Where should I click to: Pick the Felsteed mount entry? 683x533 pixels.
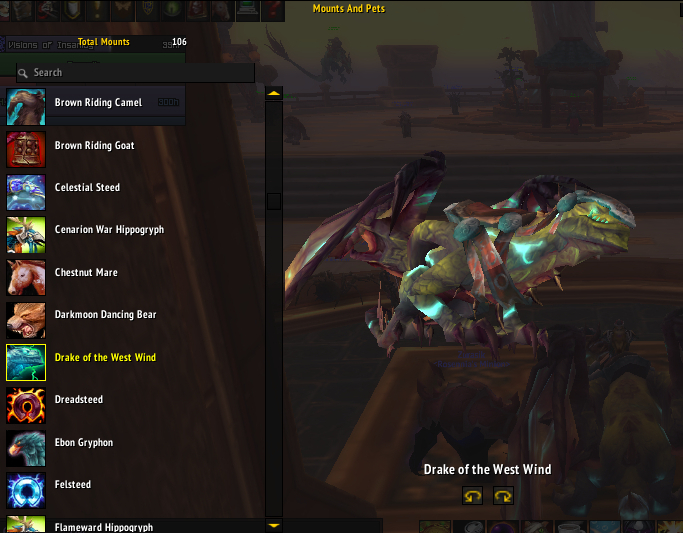pos(73,485)
